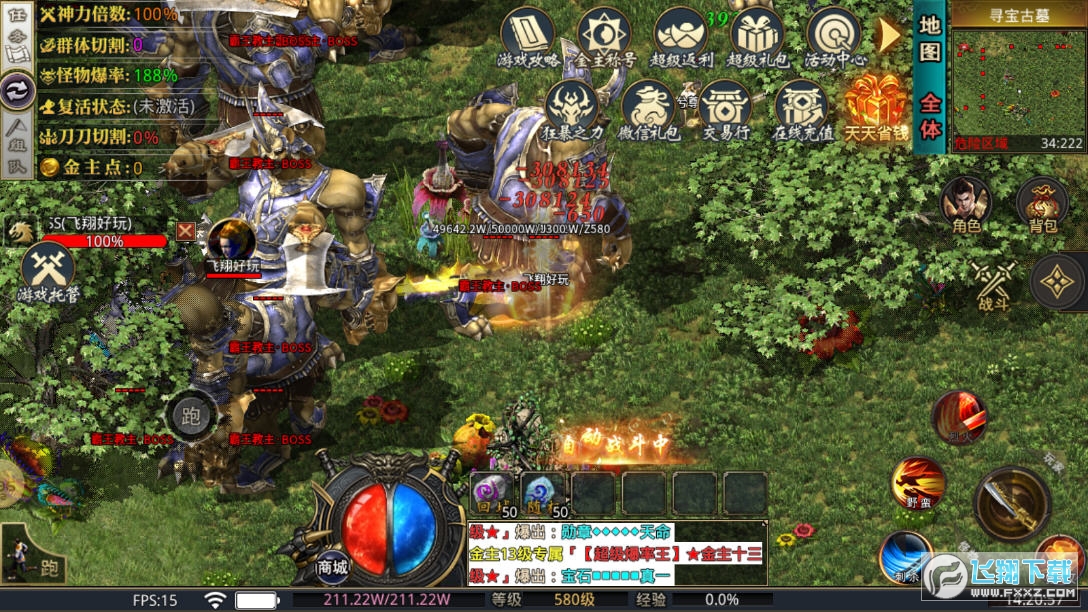Open the 交易行 trading house
Image resolution: width=1088 pixels, height=612 pixels.
pos(725,110)
